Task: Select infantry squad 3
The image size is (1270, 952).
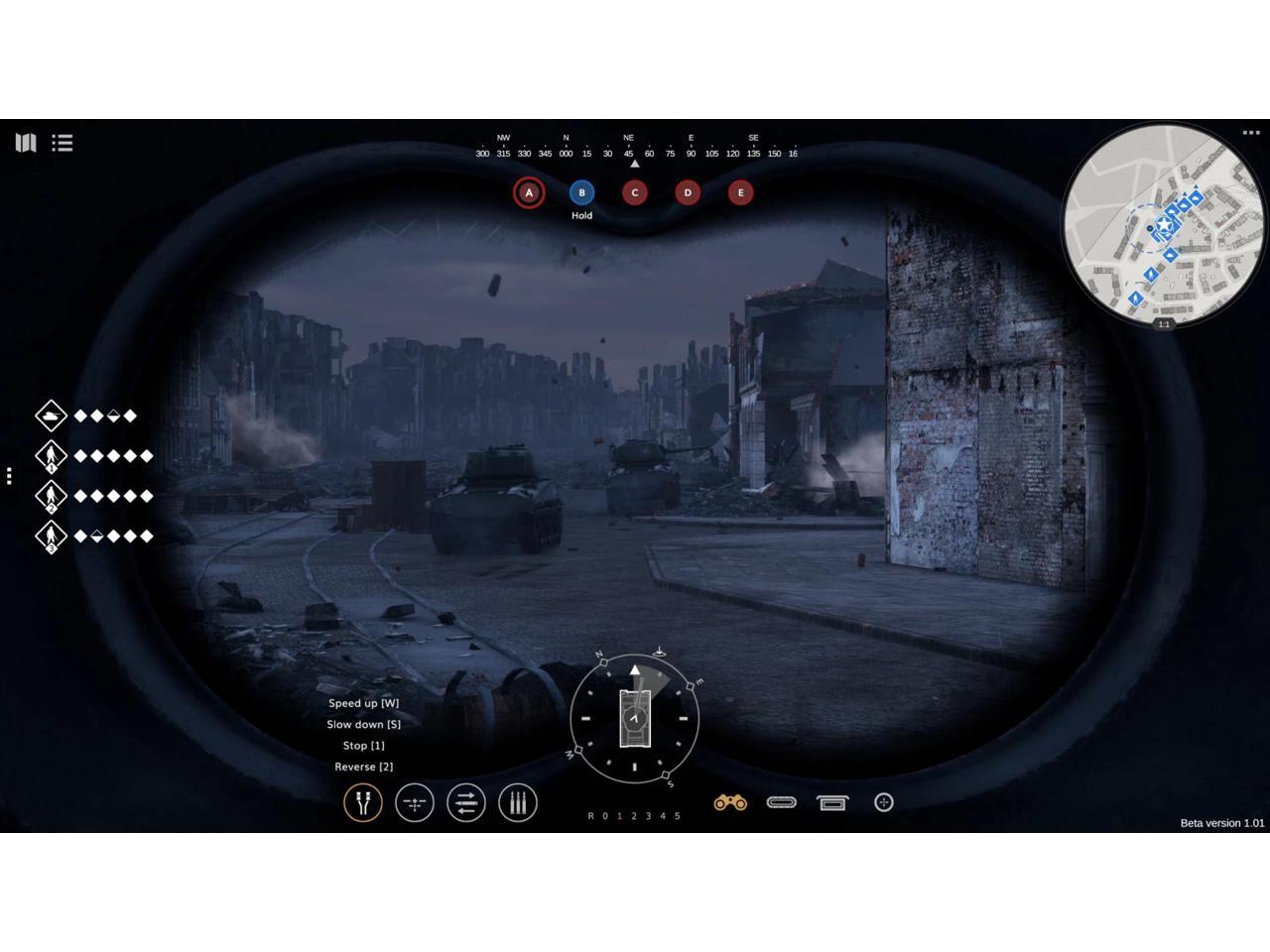Action: [51, 536]
